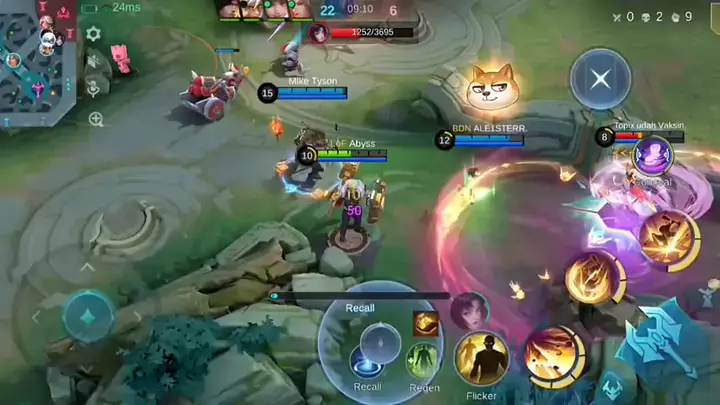Cancel skill cast with the X button
This screenshot has height=405, width=720.
600,79
